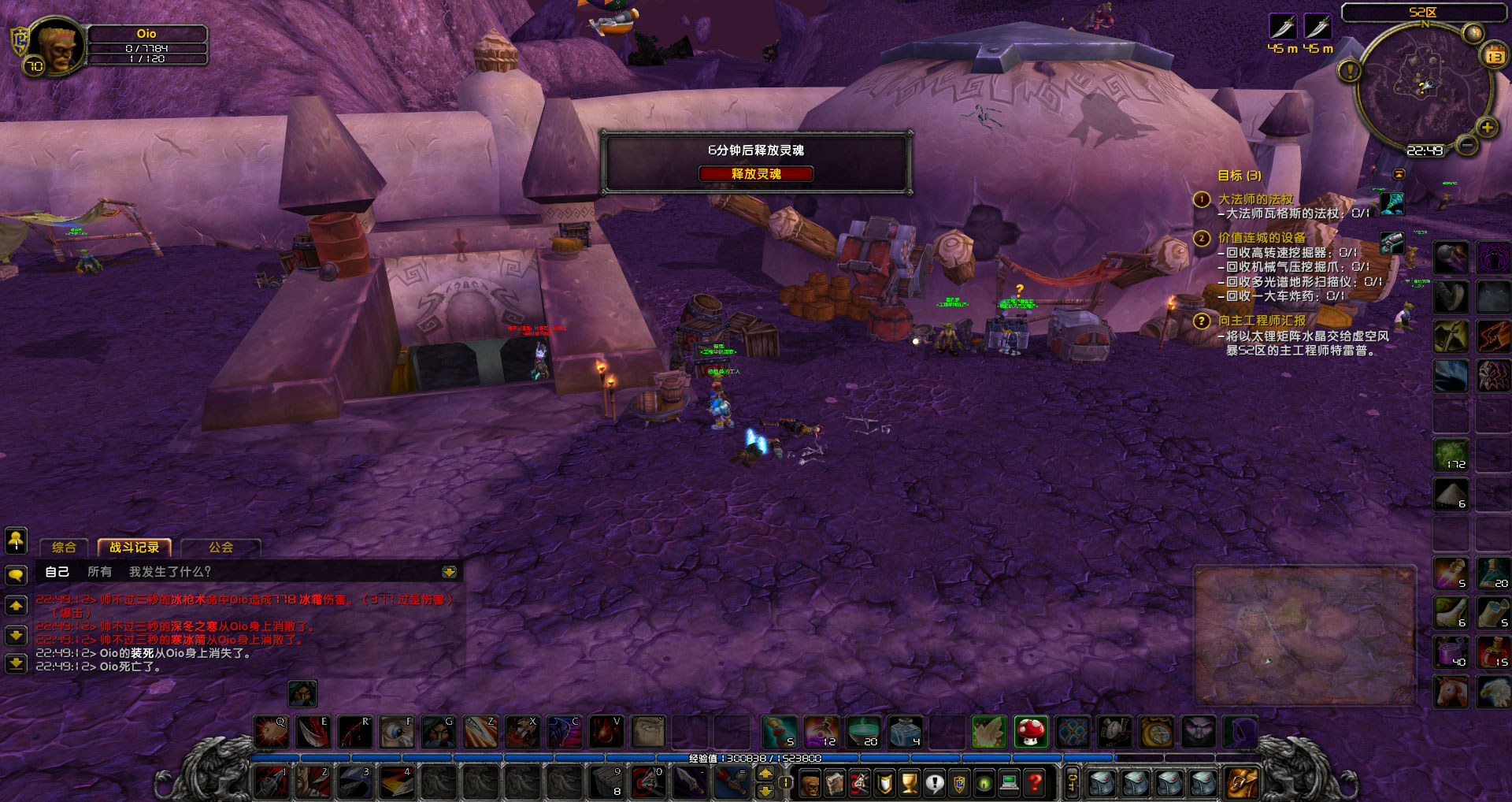This screenshot has height=802, width=1512.
Task: Open the trophy achievements micro button
Action: point(910,782)
